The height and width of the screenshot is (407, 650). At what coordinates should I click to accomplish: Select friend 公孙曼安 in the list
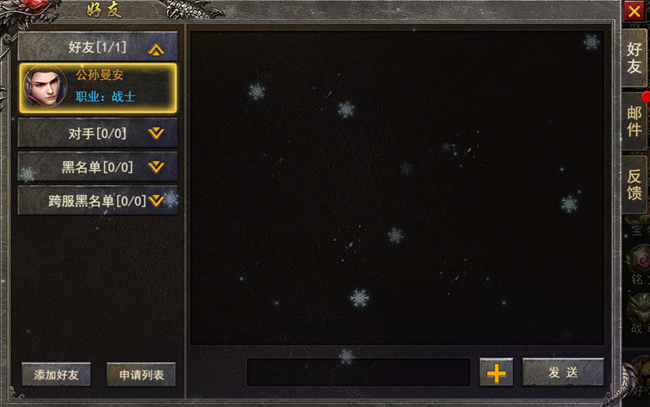point(98,88)
